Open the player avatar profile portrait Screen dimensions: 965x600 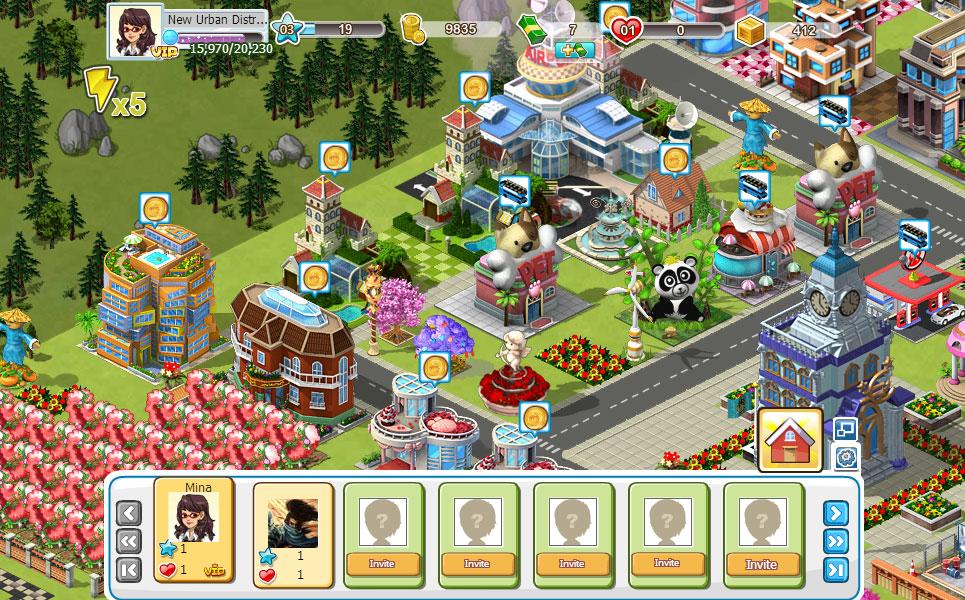(135, 32)
